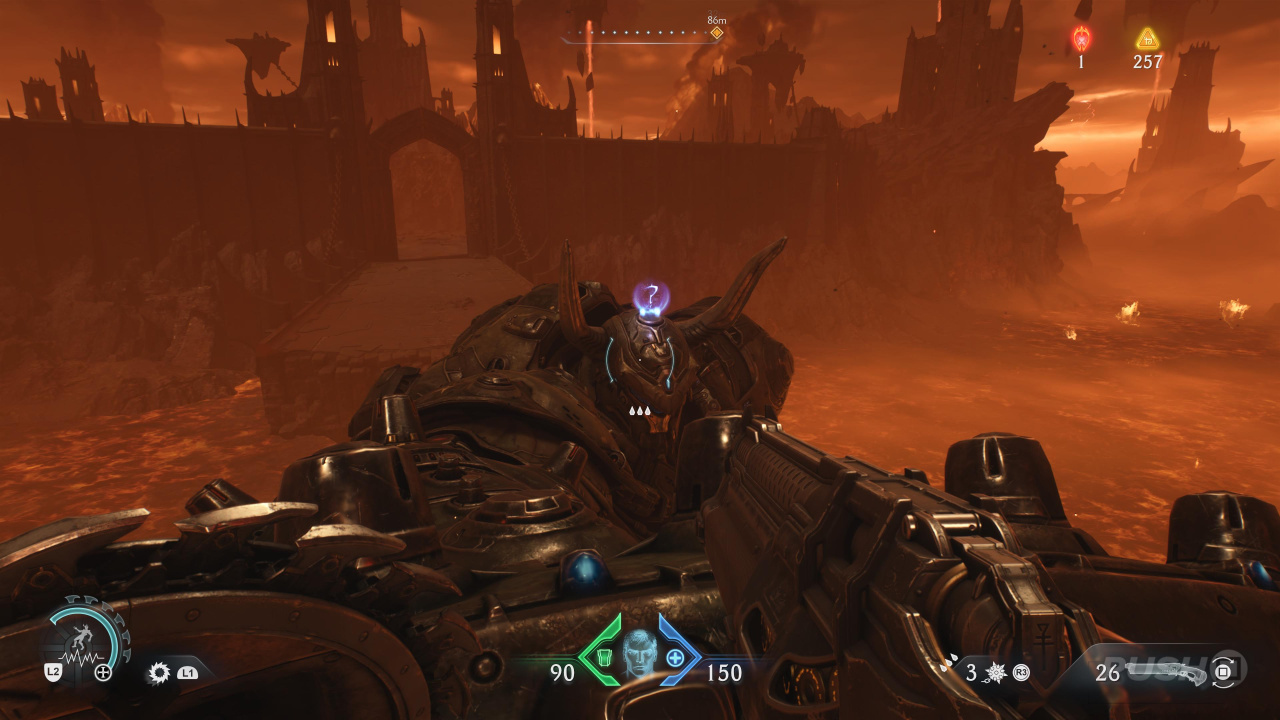This screenshot has width=1280, height=720.
Task: Select the green armor icon
Action: pyautogui.click(x=603, y=658)
